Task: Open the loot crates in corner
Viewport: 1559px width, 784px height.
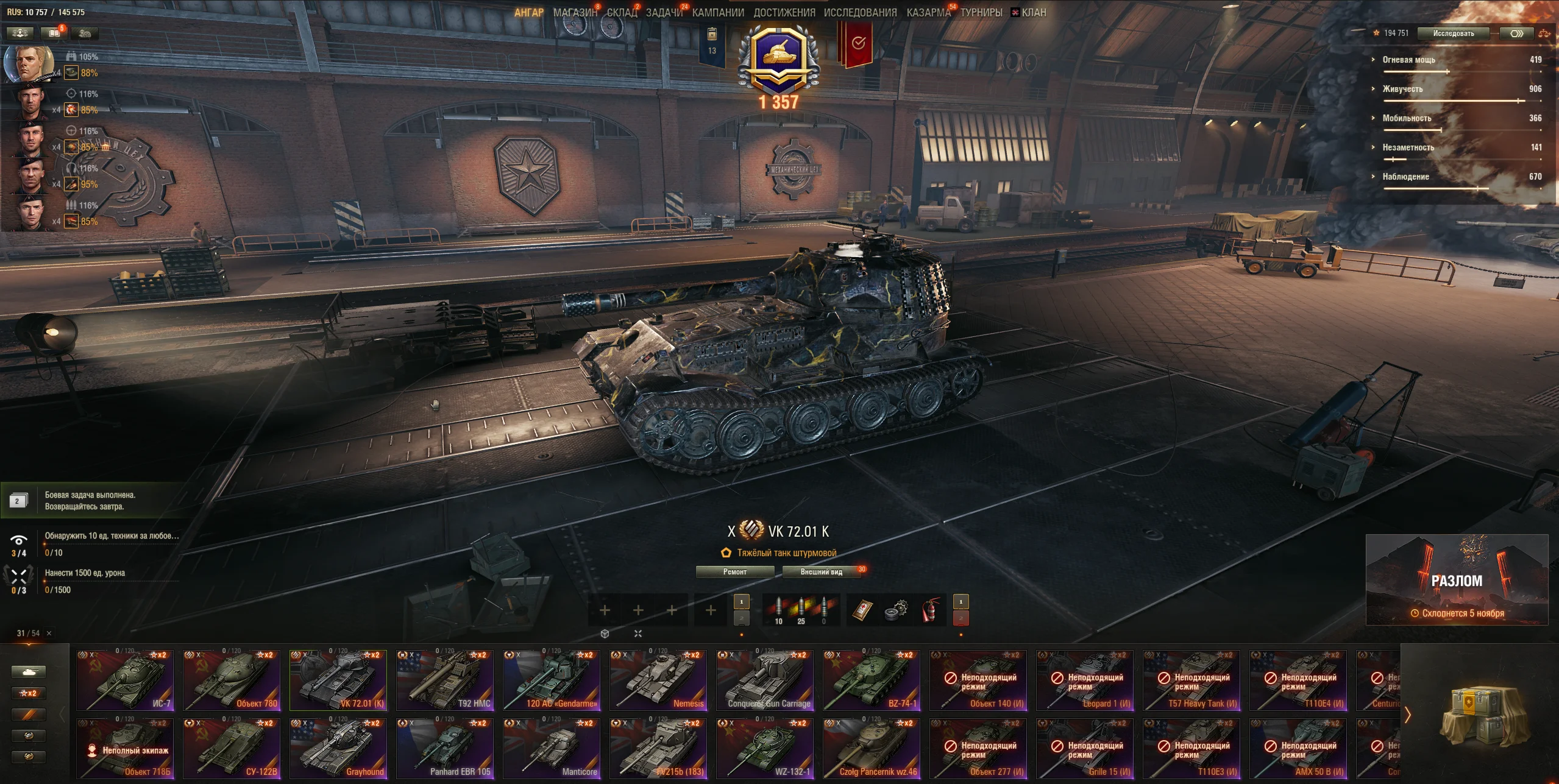Action: 1481,714
